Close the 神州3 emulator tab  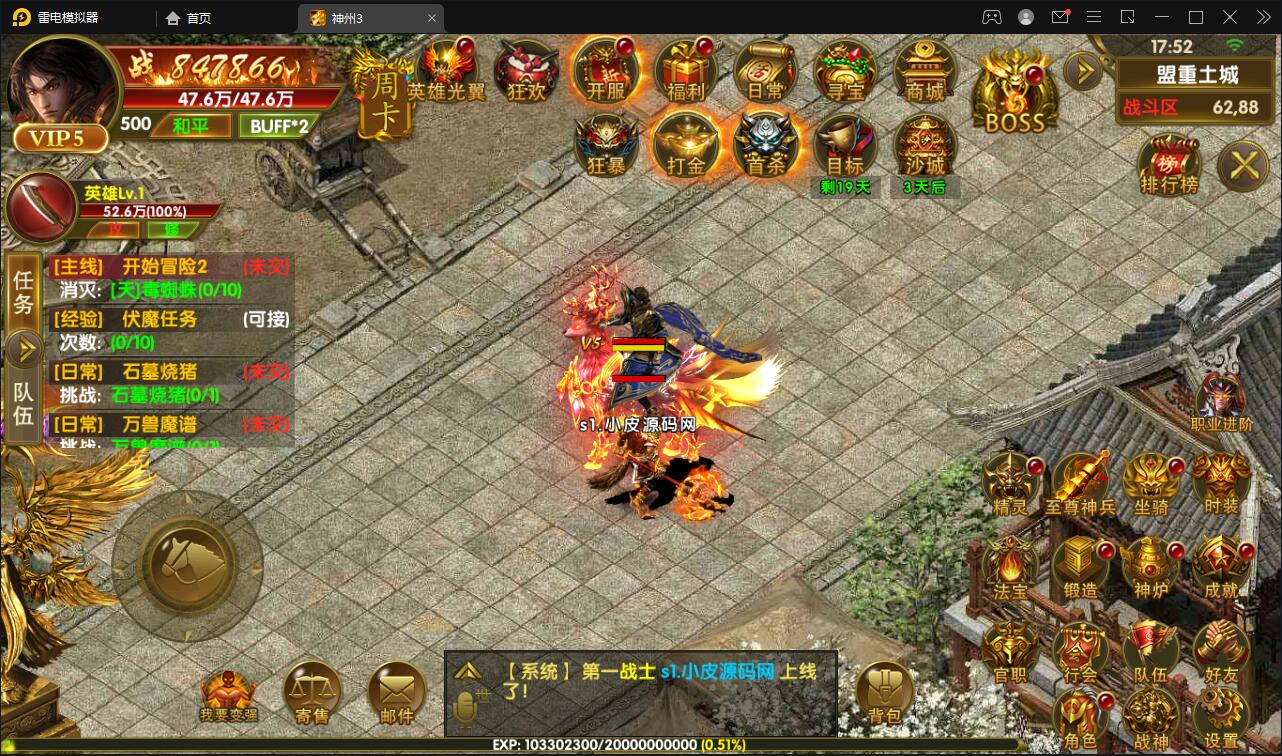(x=432, y=18)
